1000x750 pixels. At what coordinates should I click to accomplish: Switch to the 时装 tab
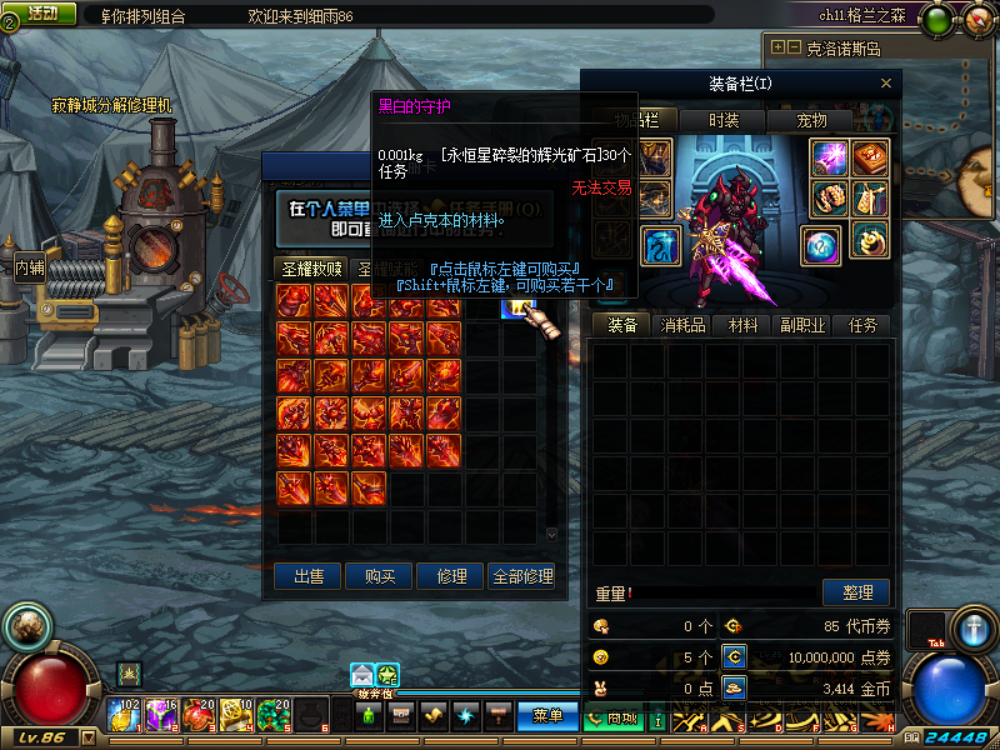pyautogui.click(x=724, y=120)
